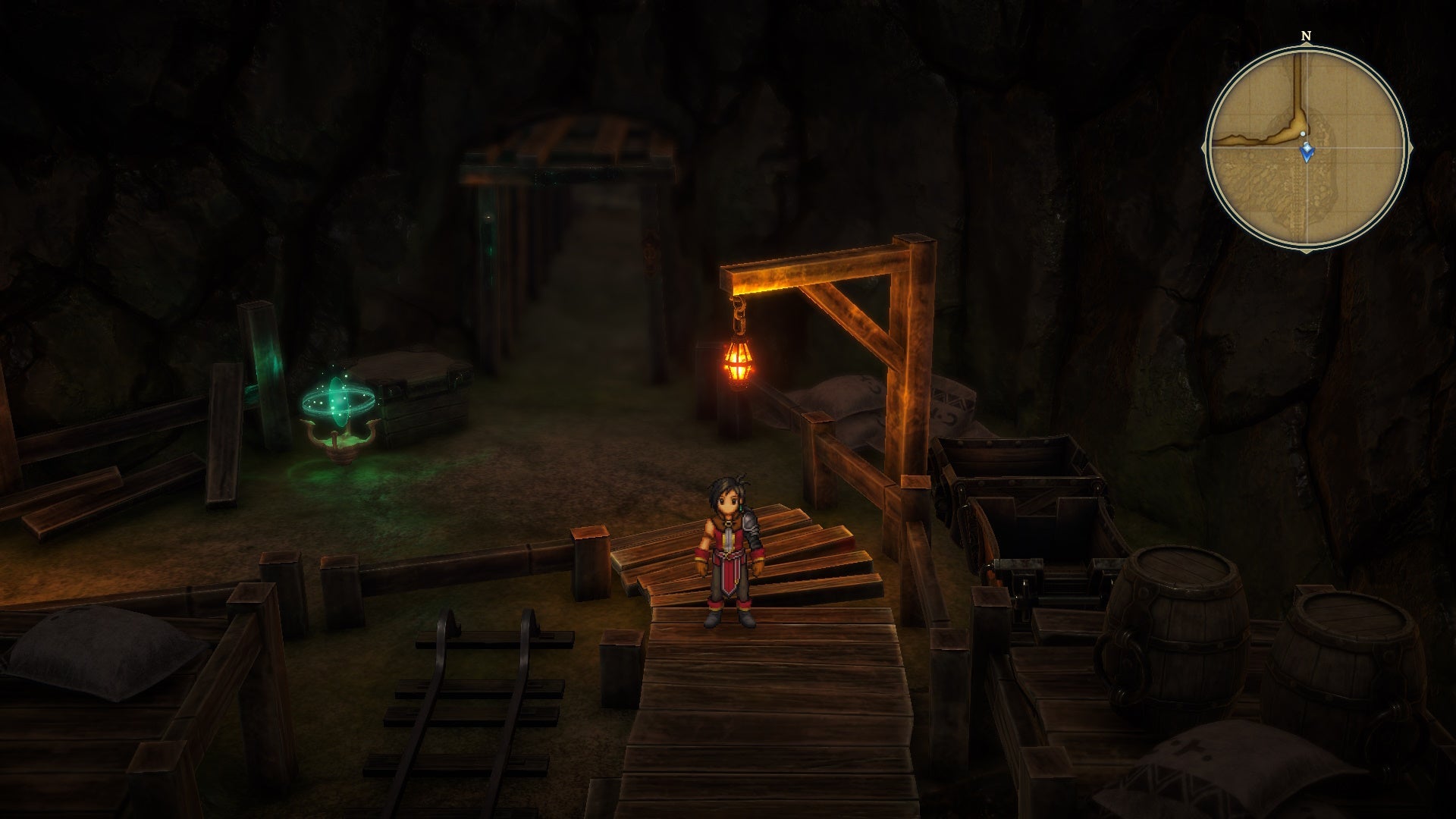Screen dimensions: 1456x819
Task: Select the blue player arrow on the minimap
Action: click(x=1307, y=152)
